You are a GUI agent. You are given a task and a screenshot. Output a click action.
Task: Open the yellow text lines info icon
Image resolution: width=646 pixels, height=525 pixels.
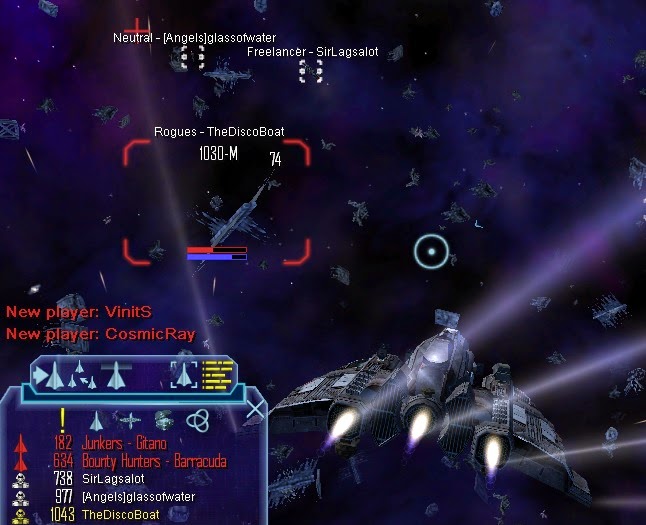coord(218,375)
